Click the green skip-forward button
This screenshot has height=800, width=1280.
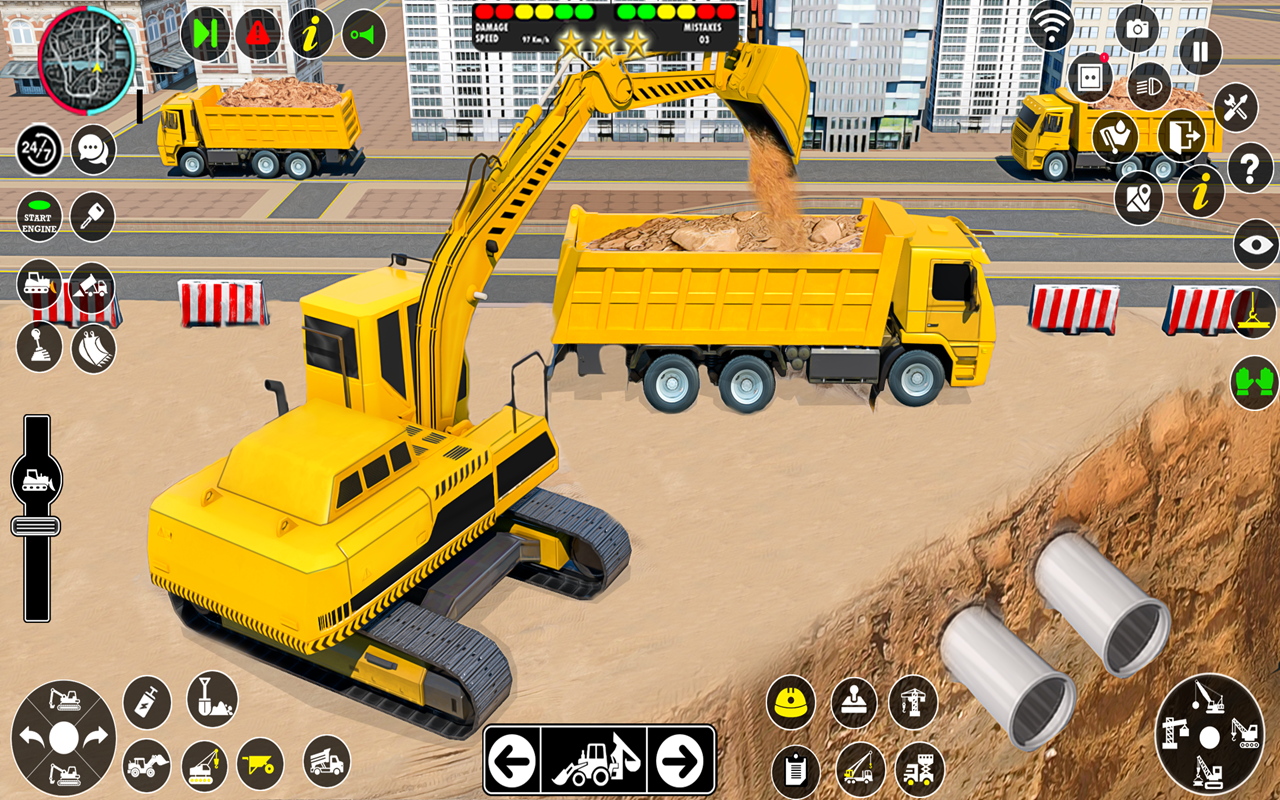[205, 34]
